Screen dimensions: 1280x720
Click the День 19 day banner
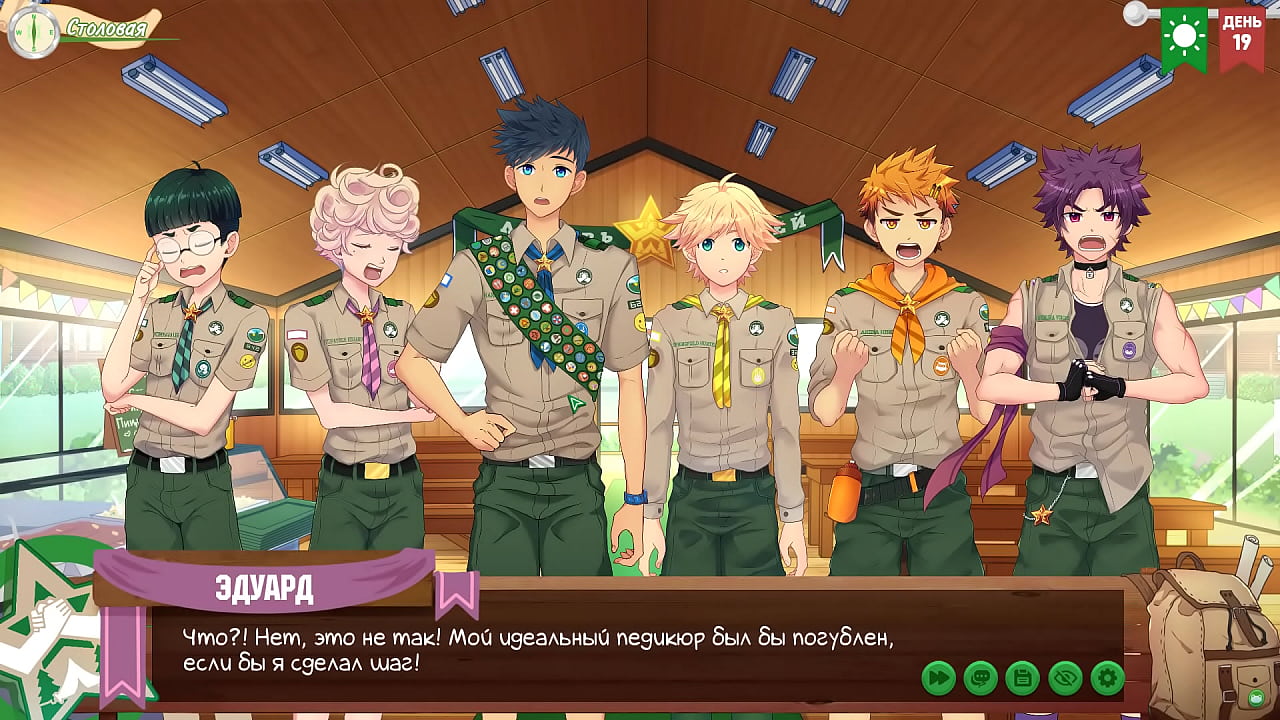(x=1241, y=38)
